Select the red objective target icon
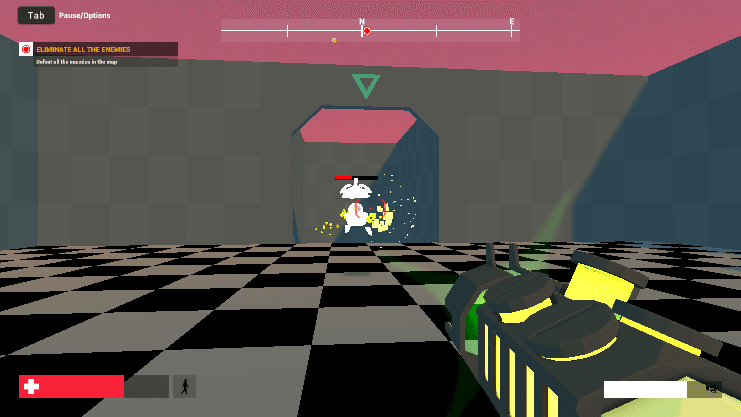Image resolution: width=741 pixels, height=417 pixels. click(26, 49)
